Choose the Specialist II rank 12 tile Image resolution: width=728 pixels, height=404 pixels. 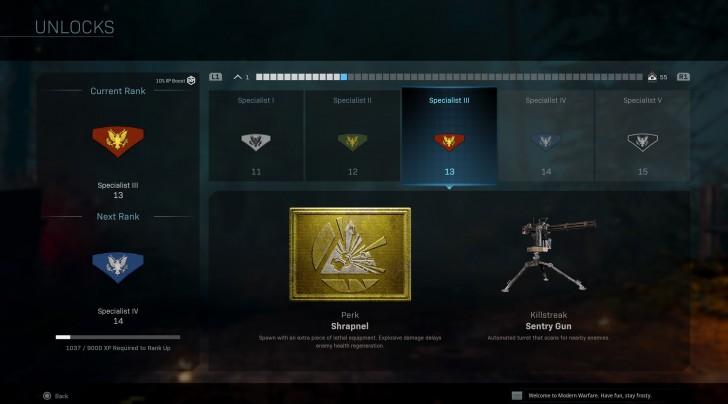[x=352, y=136]
